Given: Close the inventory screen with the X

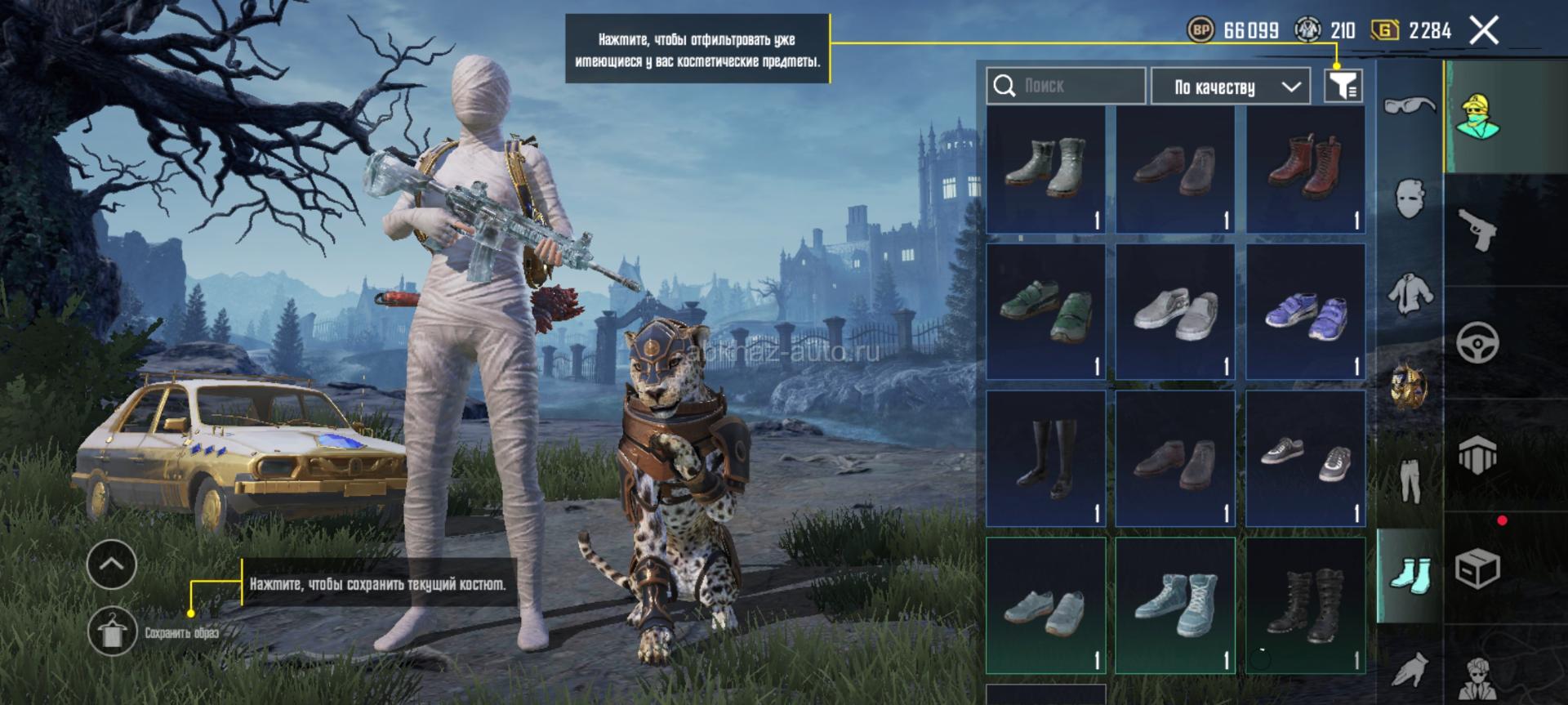Looking at the screenshot, I should tap(1483, 31).
